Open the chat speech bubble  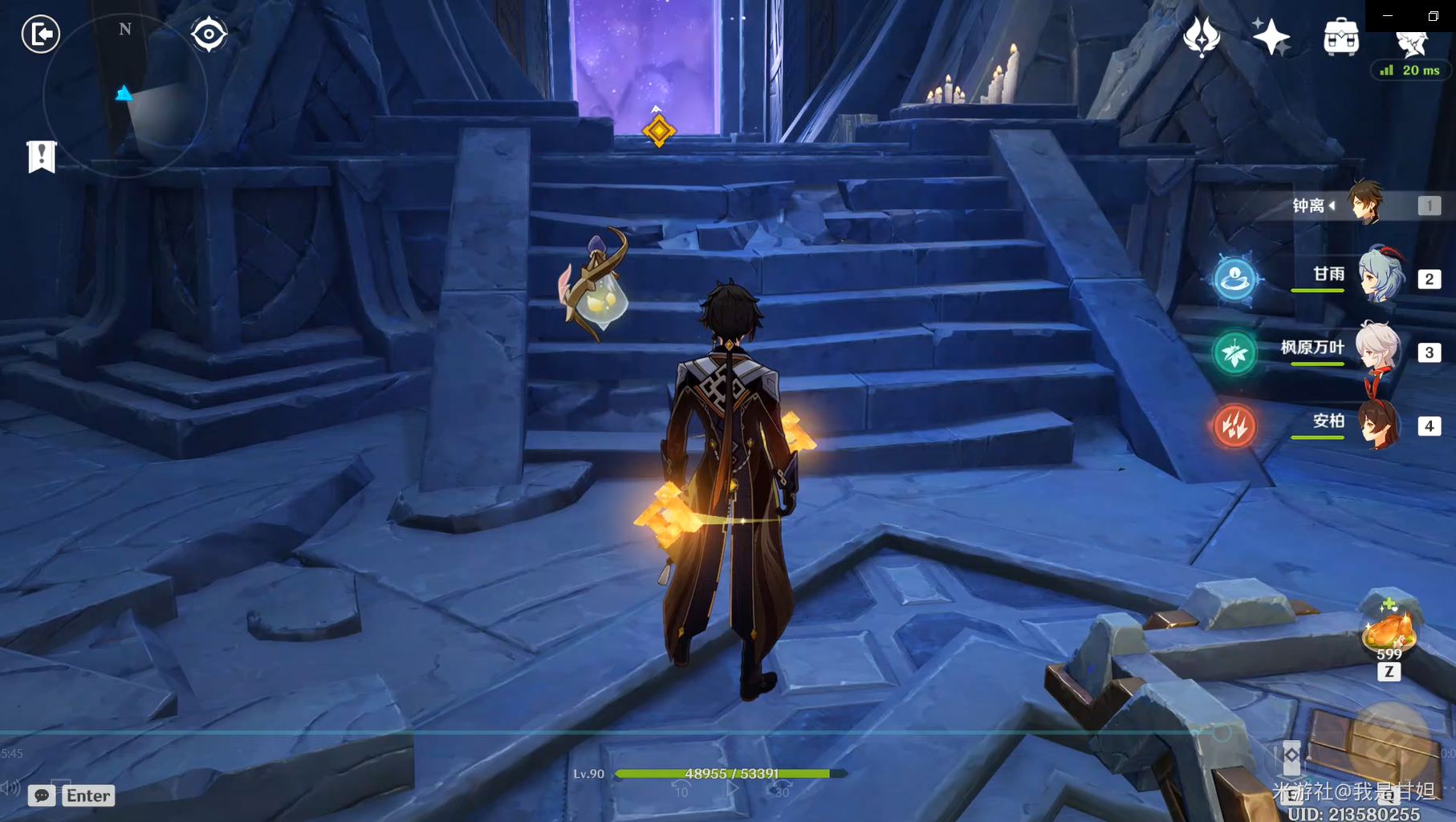click(x=42, y=796)
